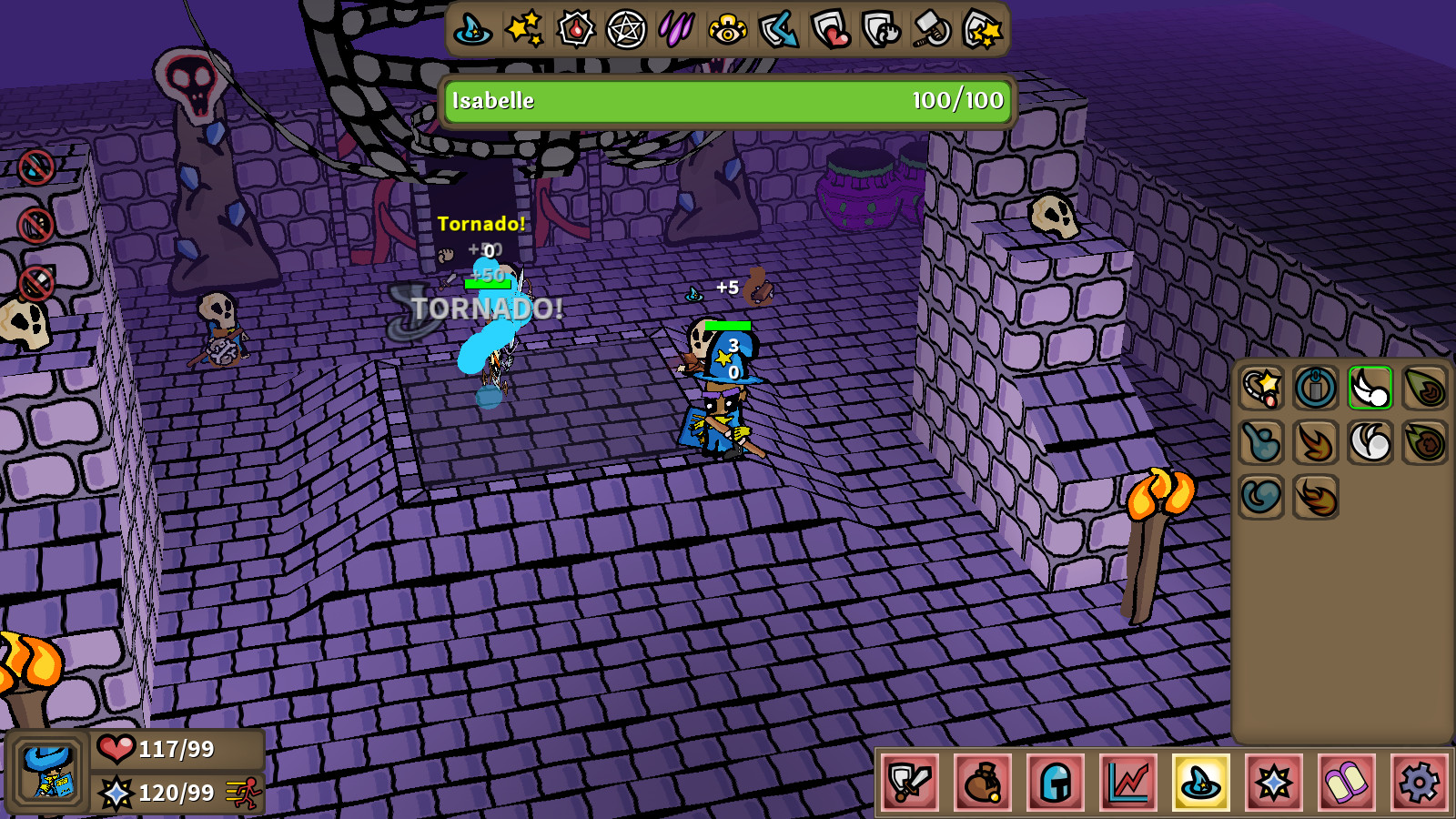Select the wizard hat icon in the top toolbar
The width and height of the screenshot is (1456, 819).
pos(470,29)
